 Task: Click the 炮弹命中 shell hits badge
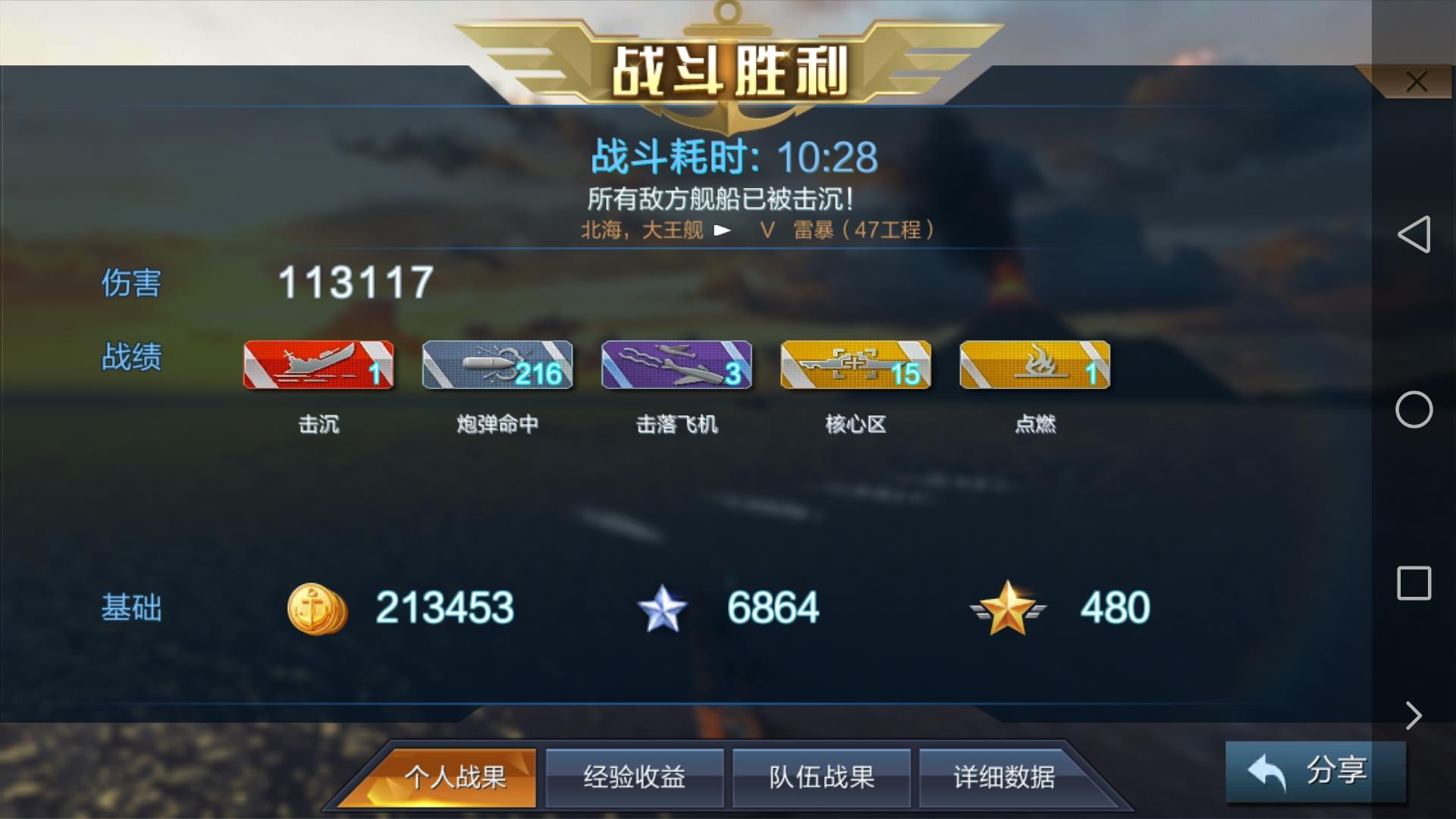coord(497,365)
